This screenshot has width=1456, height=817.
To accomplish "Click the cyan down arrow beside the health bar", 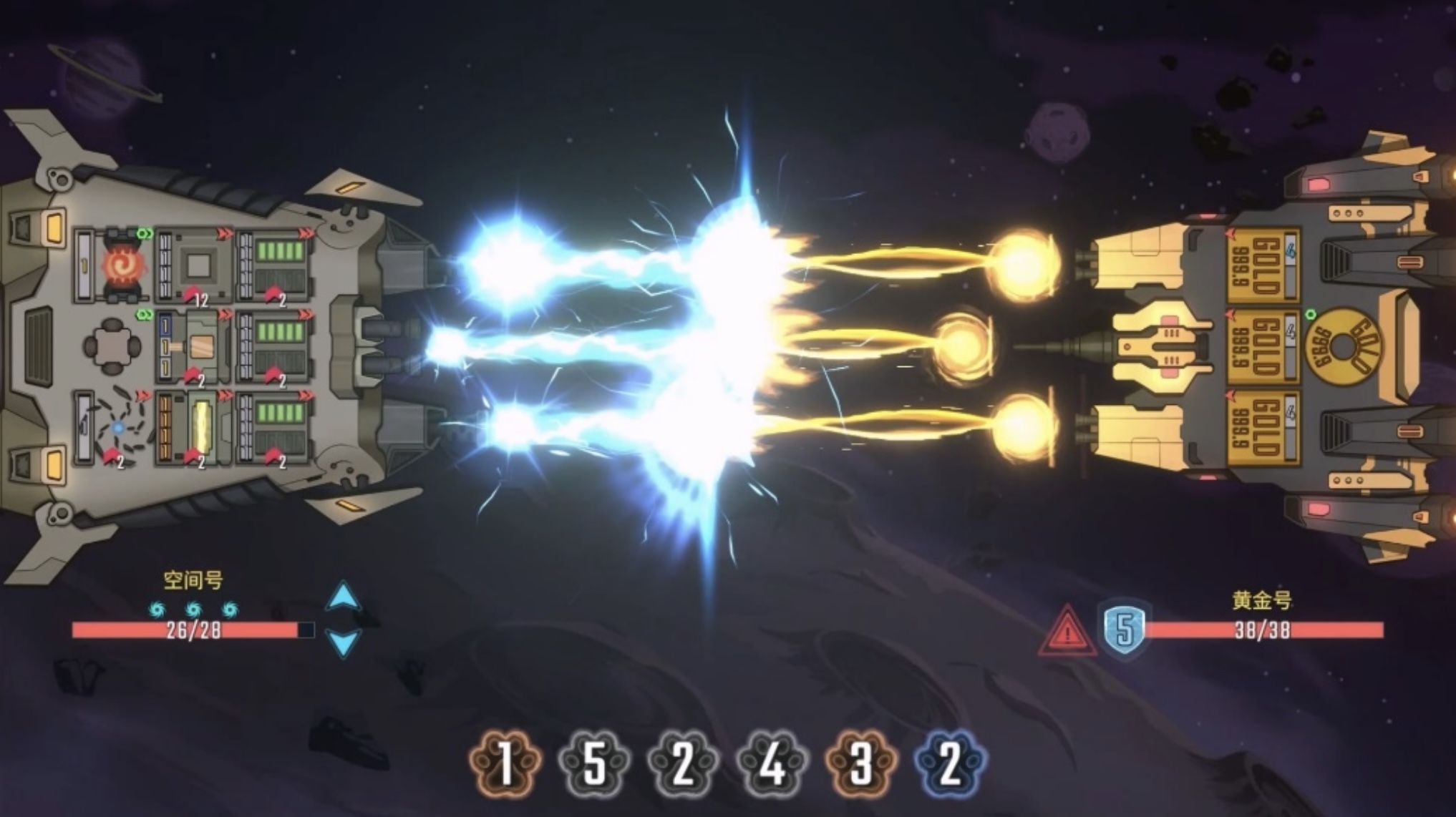I will 343,642.
